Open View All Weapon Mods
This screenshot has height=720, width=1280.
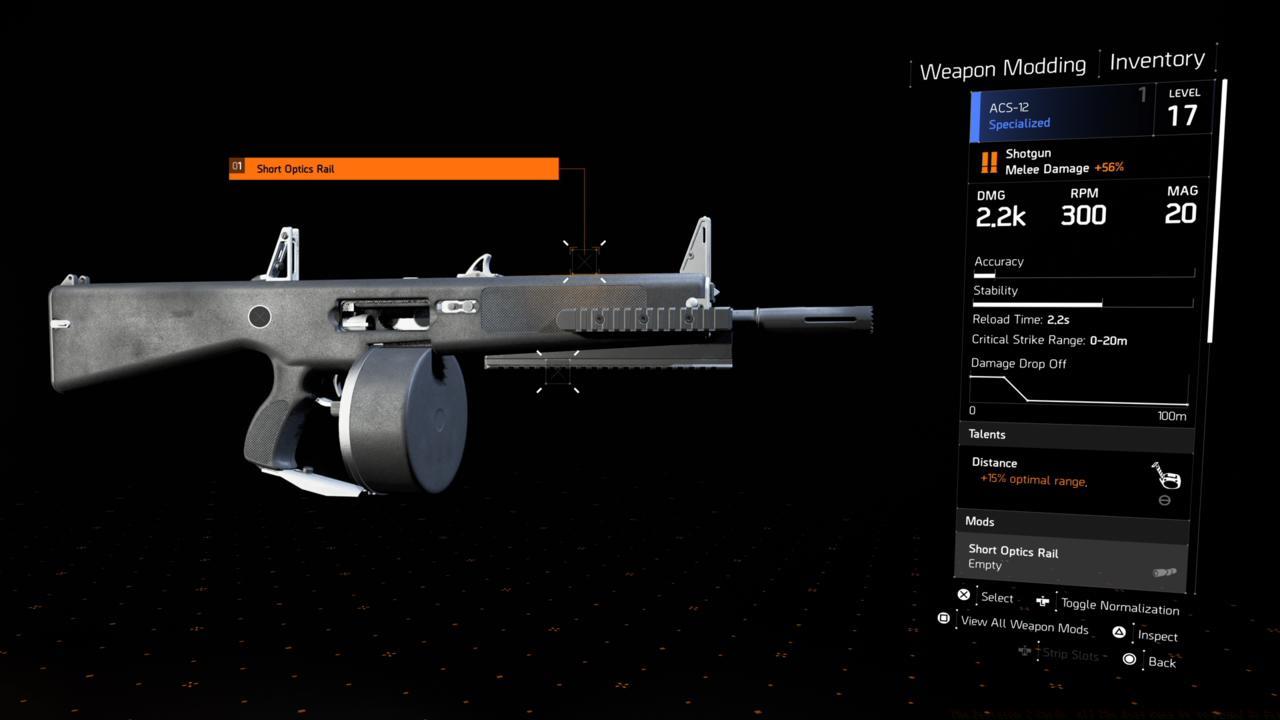click(1023, 625)
